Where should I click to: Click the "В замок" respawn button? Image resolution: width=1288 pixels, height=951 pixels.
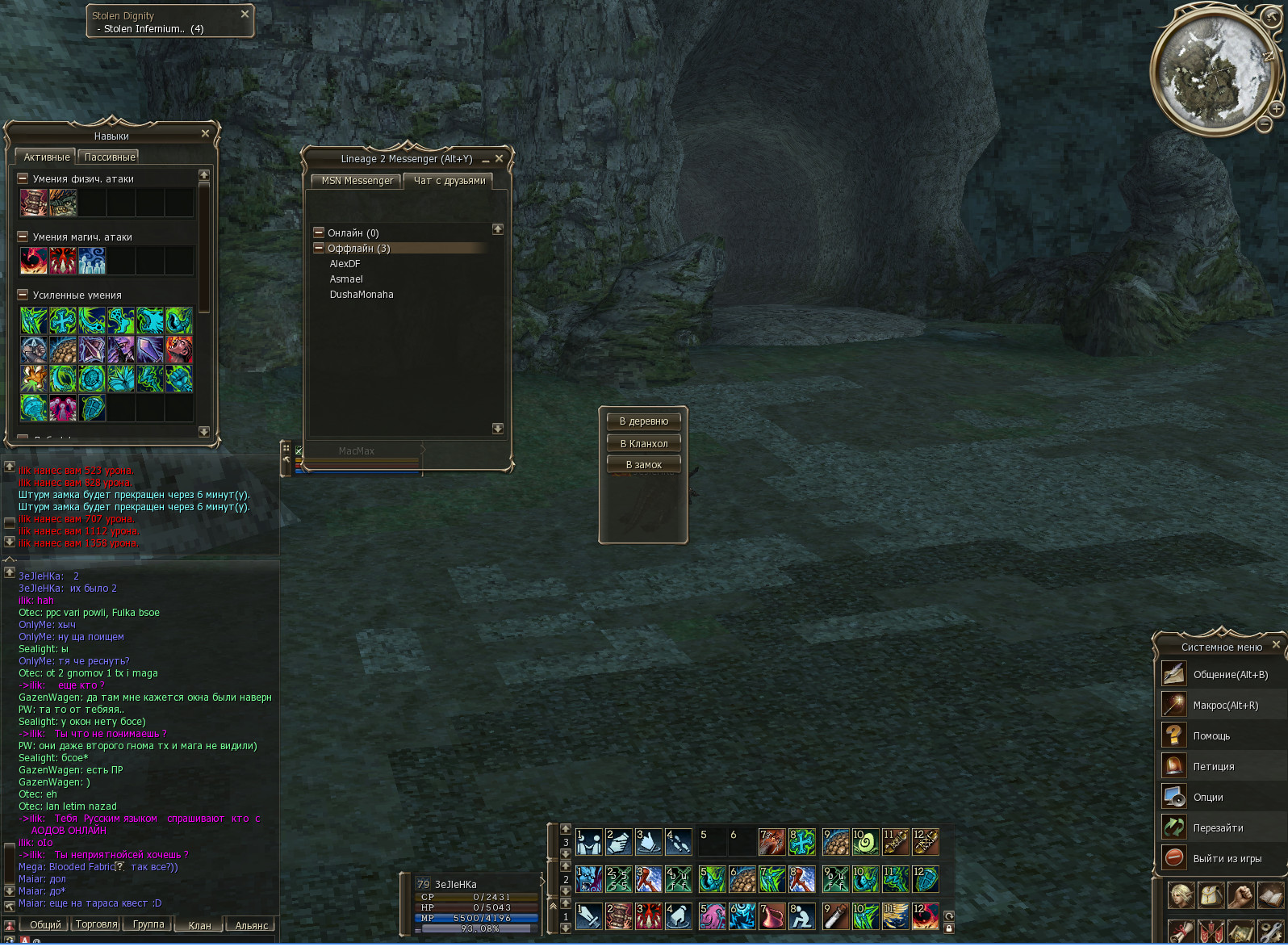643,464
